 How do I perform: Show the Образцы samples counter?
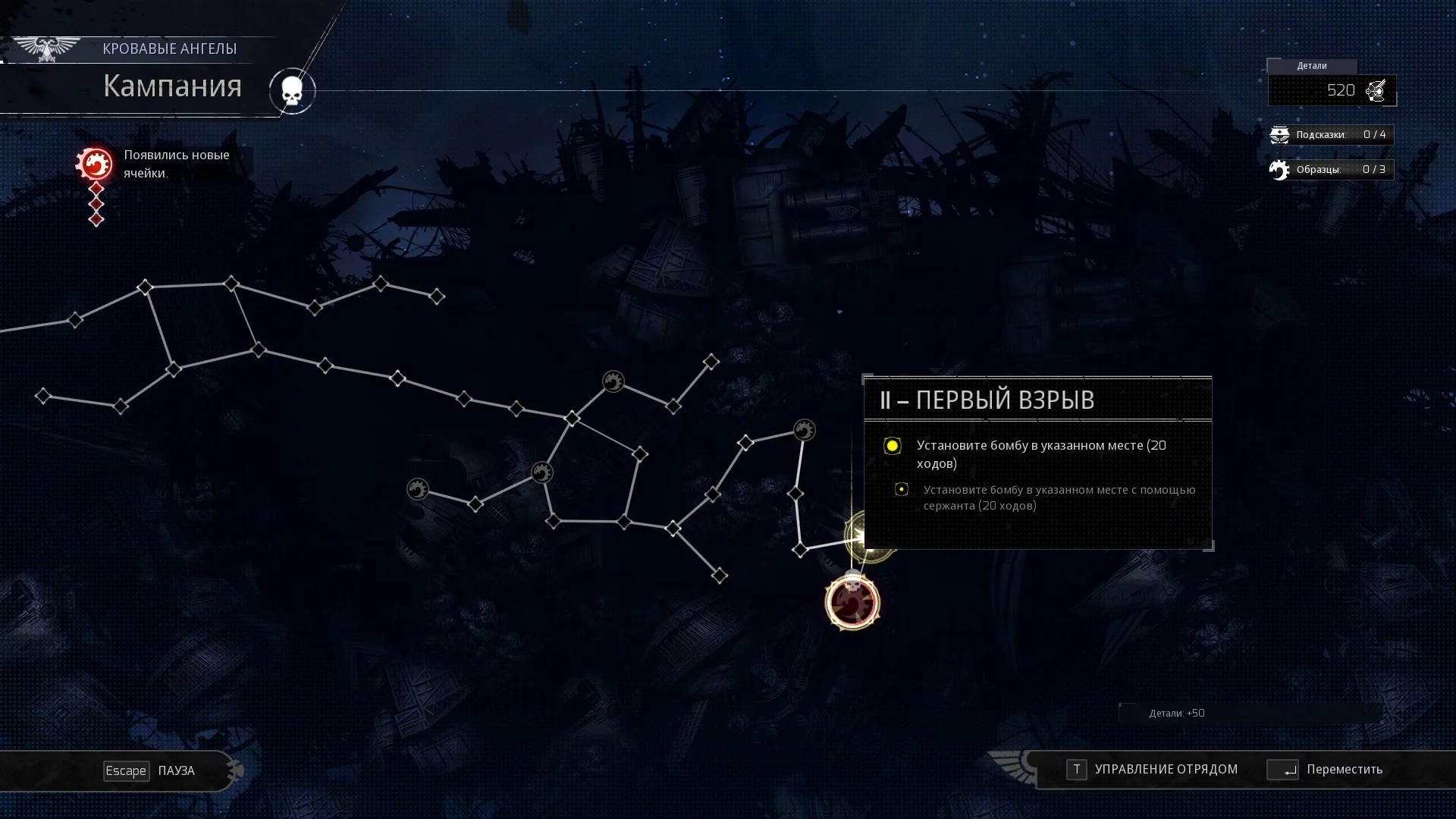tap(1331, 169)
